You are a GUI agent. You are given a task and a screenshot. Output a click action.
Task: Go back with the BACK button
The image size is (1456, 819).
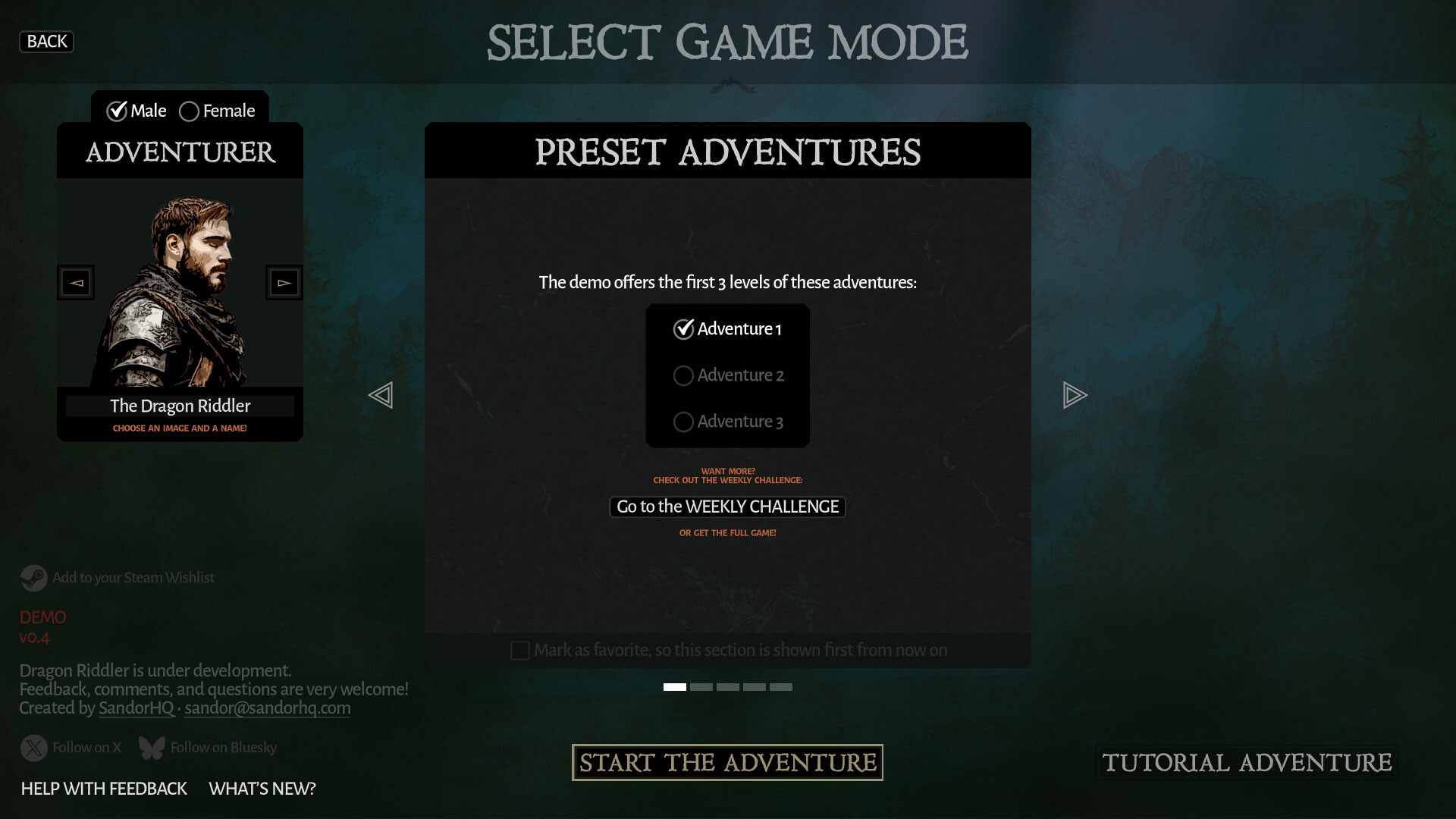click(x=46, y=42)
